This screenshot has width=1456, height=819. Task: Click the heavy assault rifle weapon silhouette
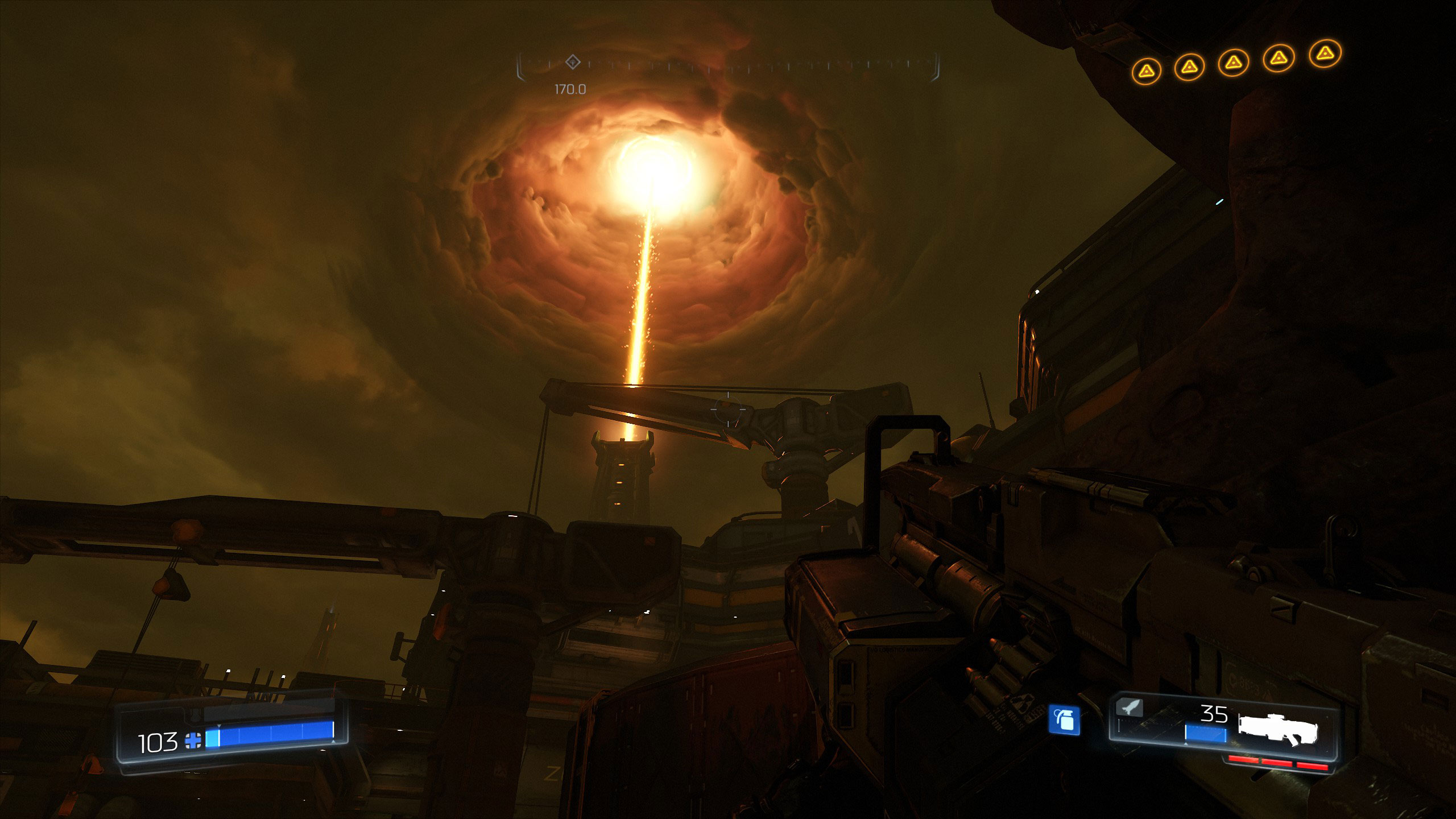point(1277,729)
